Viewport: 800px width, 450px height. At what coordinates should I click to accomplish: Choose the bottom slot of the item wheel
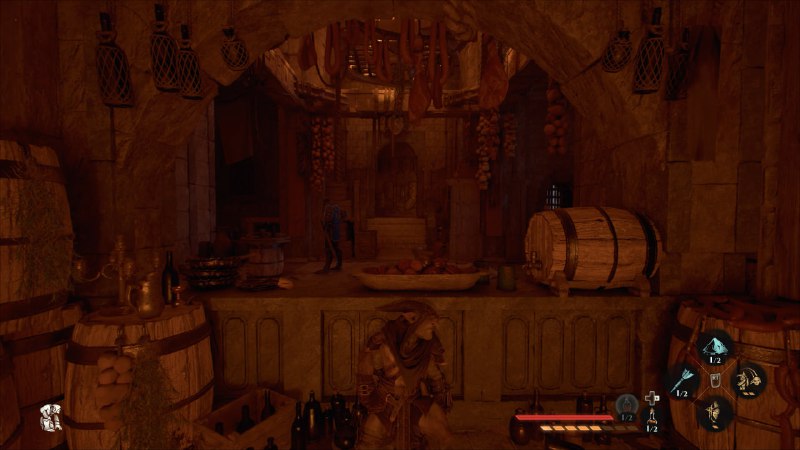[716, 411]
